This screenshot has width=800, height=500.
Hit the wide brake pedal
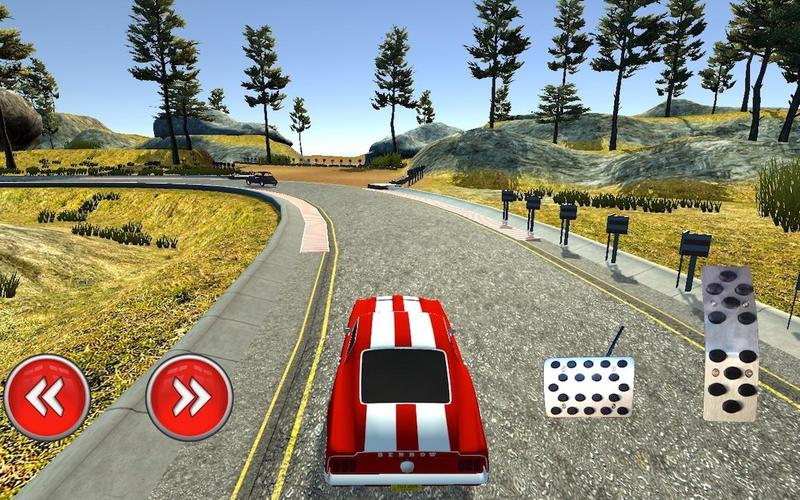(x=589, y=387)
